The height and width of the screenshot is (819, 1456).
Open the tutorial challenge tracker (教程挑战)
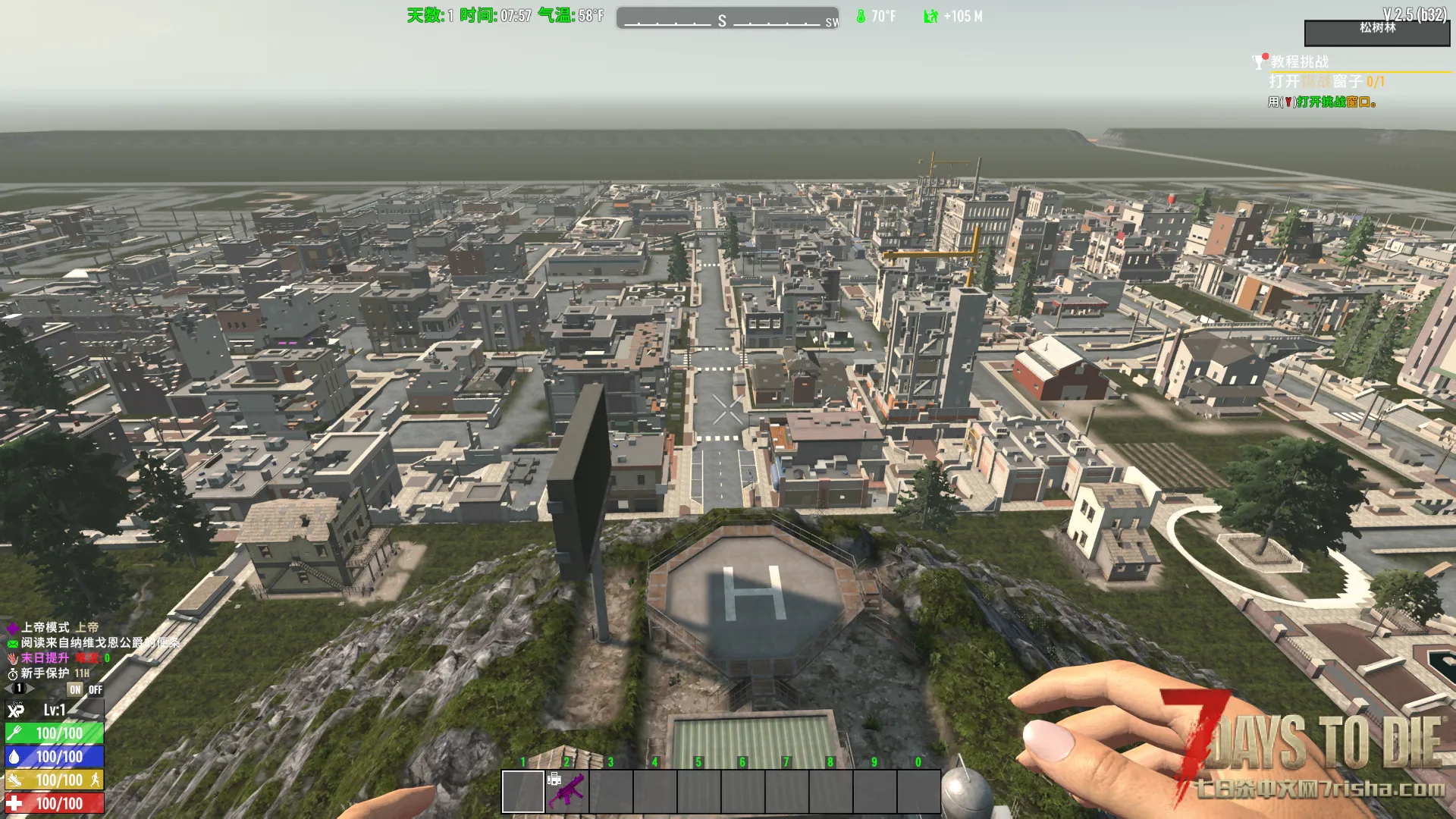1299,61
